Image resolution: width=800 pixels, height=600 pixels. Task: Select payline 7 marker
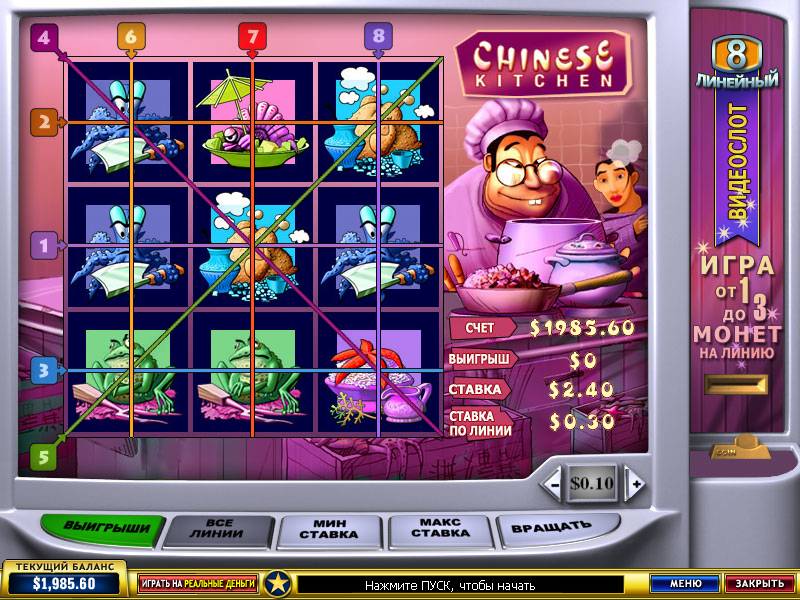253,36
